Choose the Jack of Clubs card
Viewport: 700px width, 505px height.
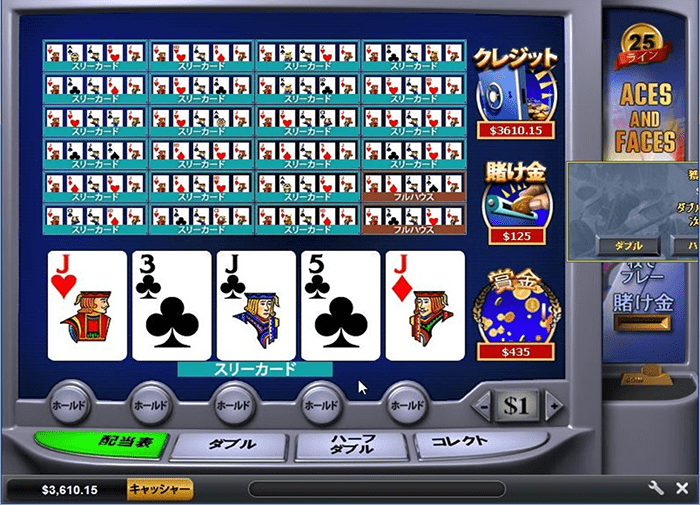pos(256,305)
